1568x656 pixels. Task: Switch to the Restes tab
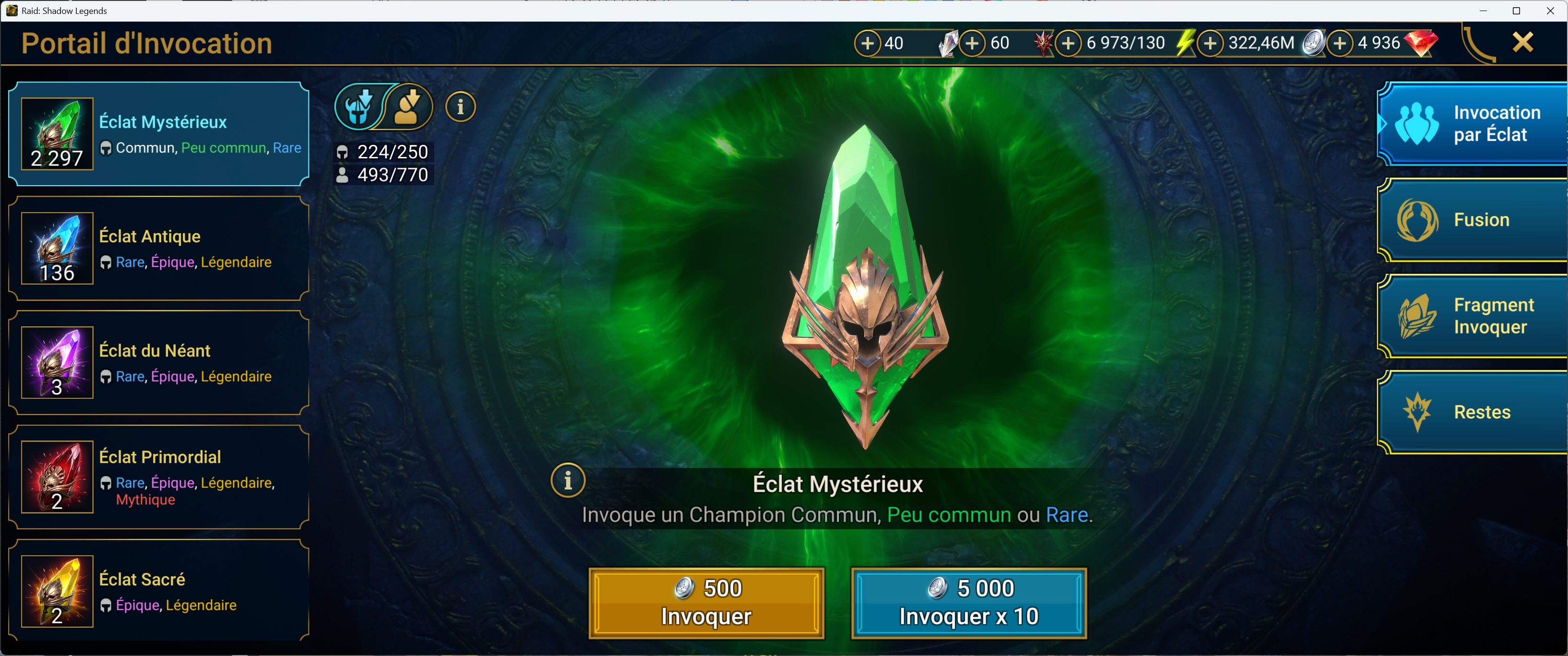[1473, 412]
